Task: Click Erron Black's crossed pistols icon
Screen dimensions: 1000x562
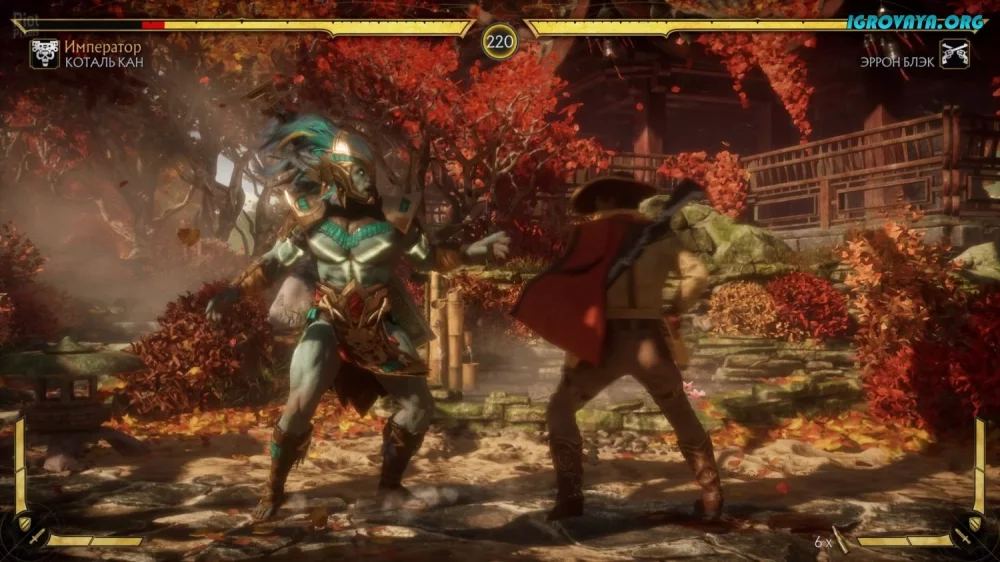Action: [x=954, y=53]
